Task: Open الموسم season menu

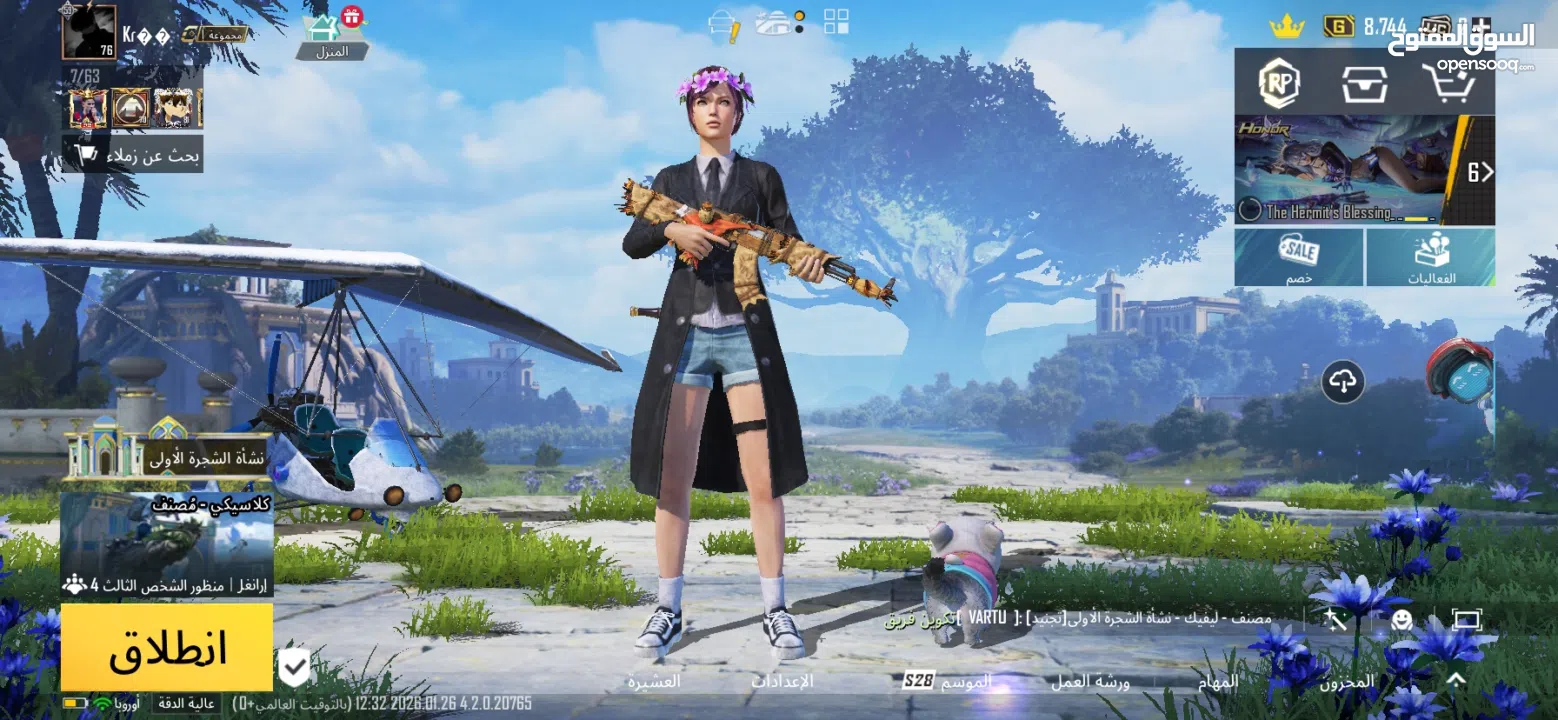Action: pos(947,681)
